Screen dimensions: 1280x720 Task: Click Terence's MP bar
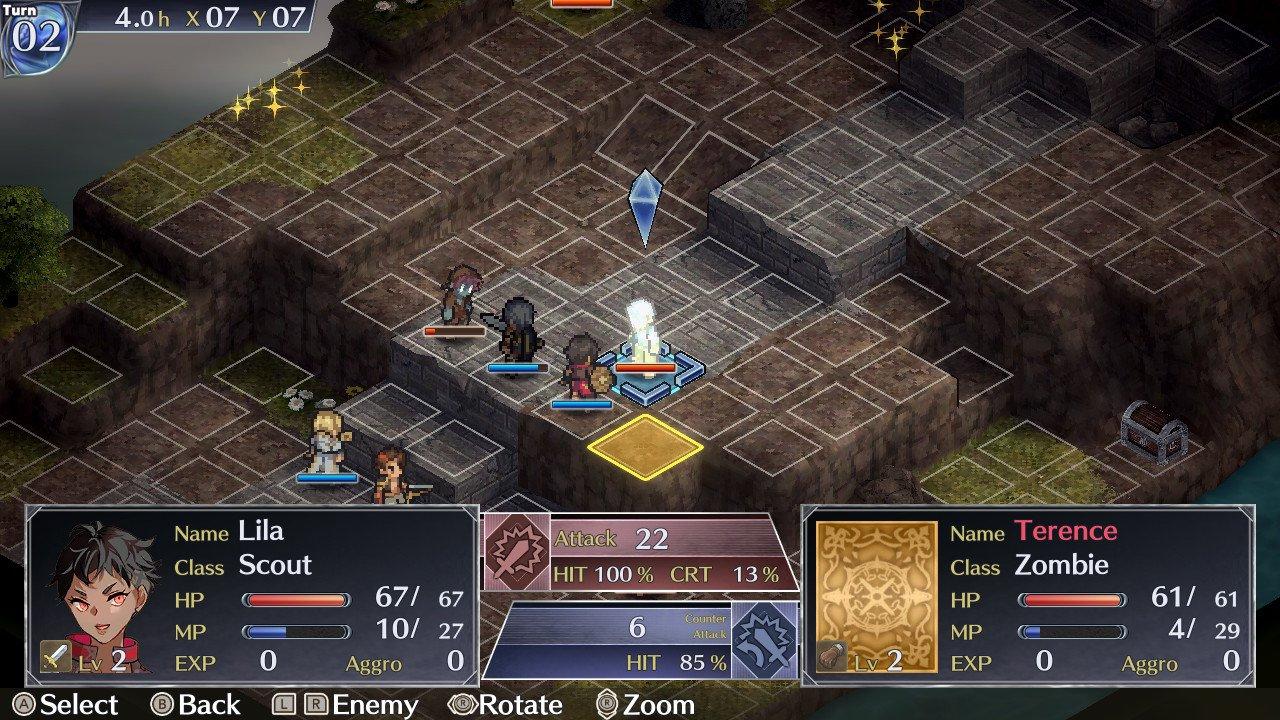click(x=1070, y=632)
